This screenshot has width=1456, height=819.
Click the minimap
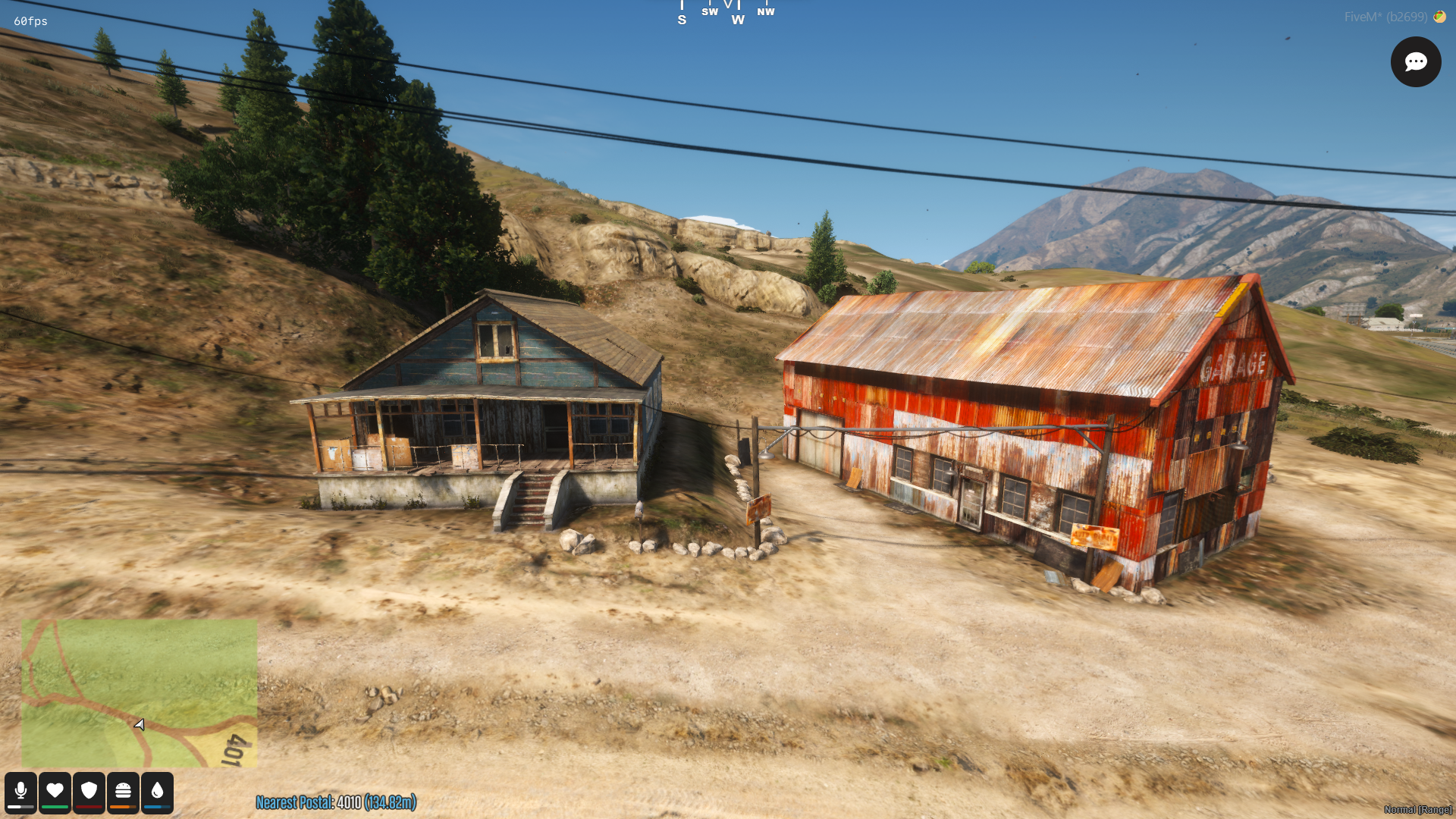(x=139, y=692)
